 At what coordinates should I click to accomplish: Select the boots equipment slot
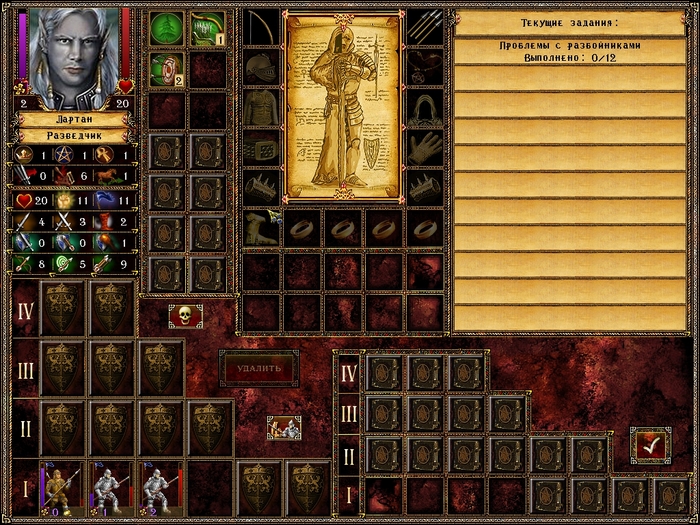(x=262, y=227)
